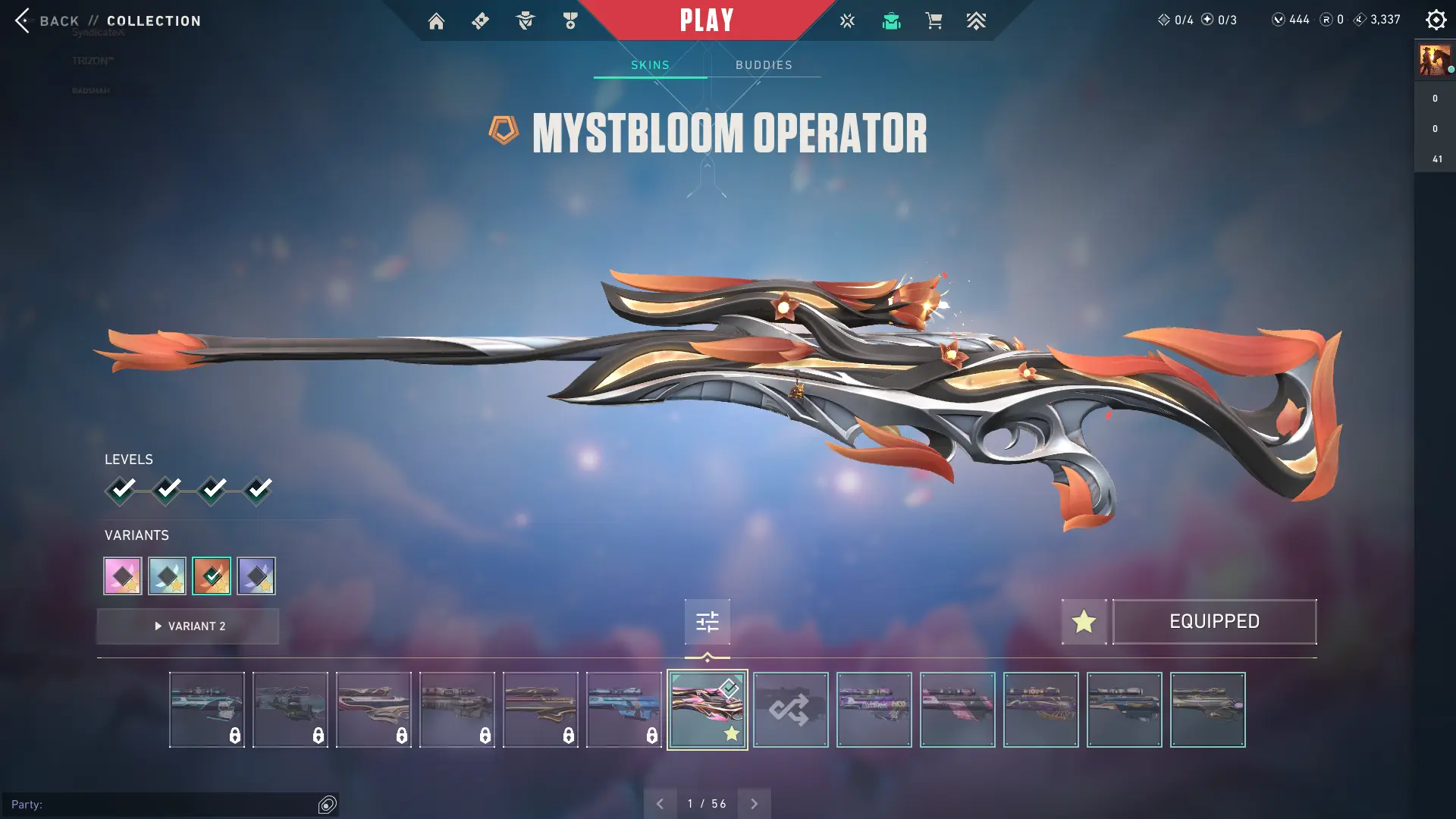Choose the pink variant swatch
The height and width of the screenshot is (819, 1456).
[x=123, y=576]
